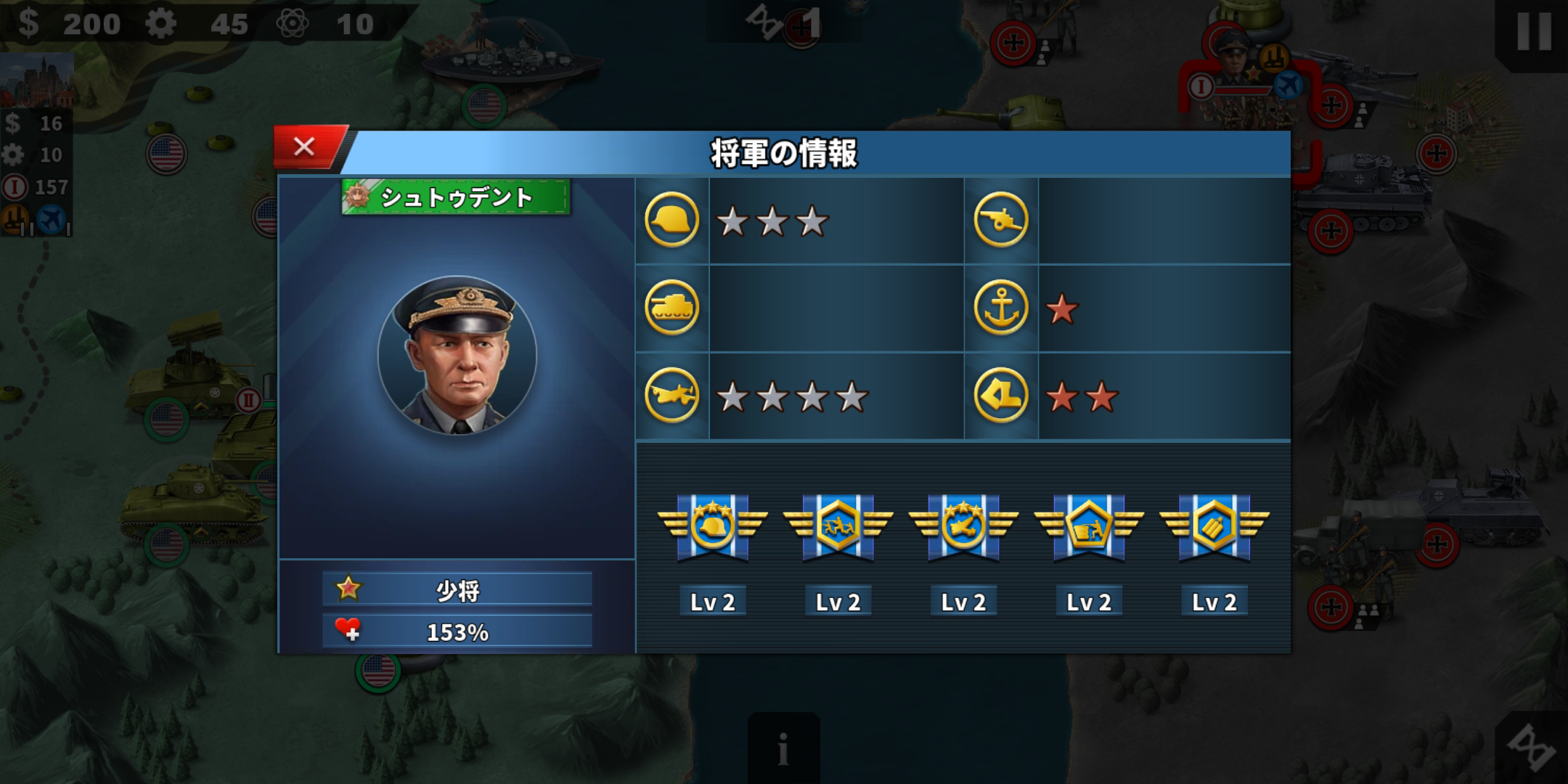This screenshot has height=784, width=1568.
Task: Select the marching boot icon
Action: [1000, 396]
